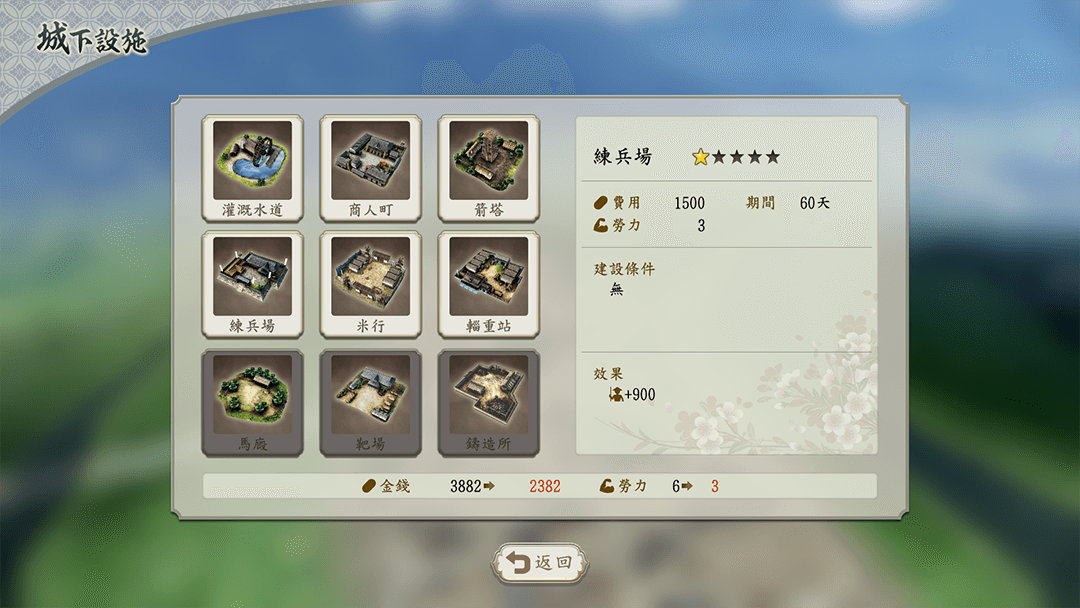
Task: Click the 返回 back button
Action: [540, 563]
